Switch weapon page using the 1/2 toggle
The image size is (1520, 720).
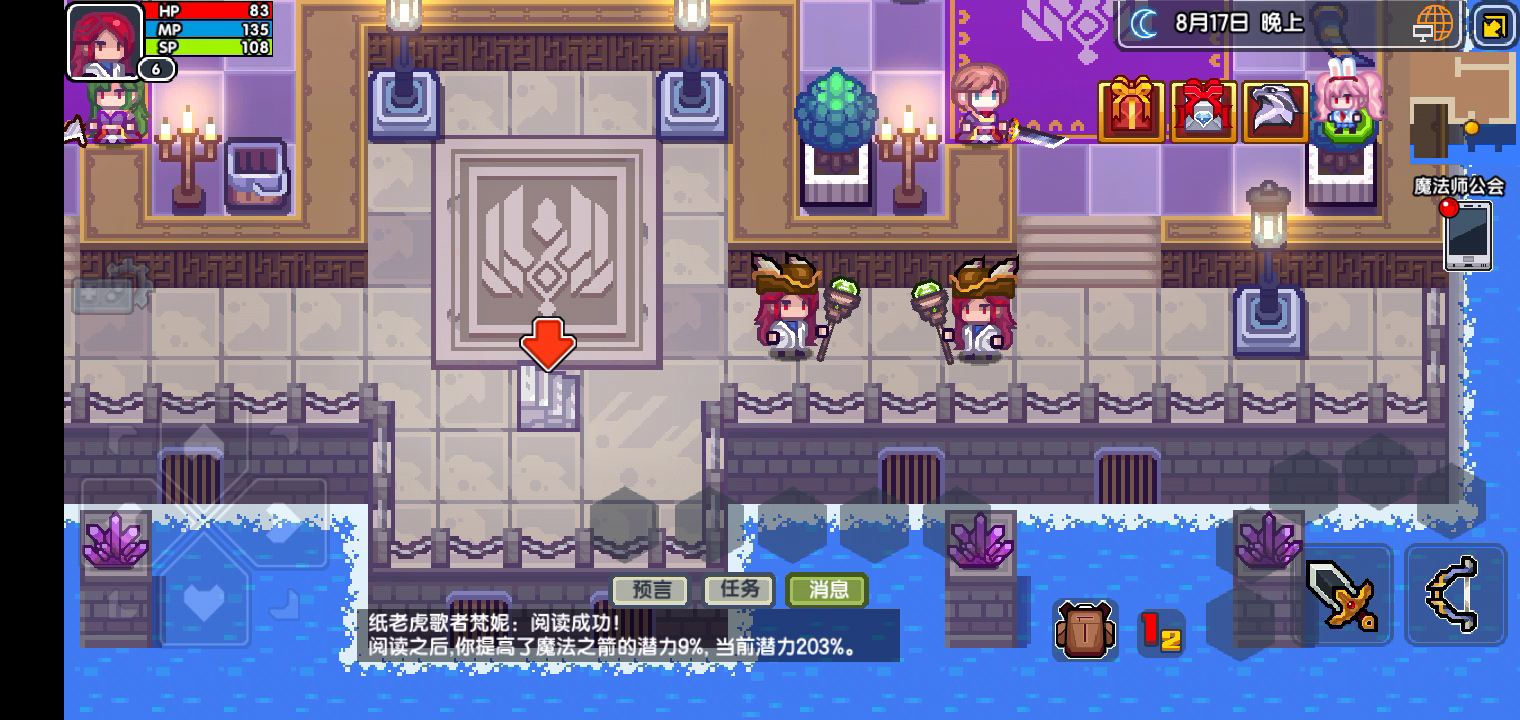coord(1162,632)
